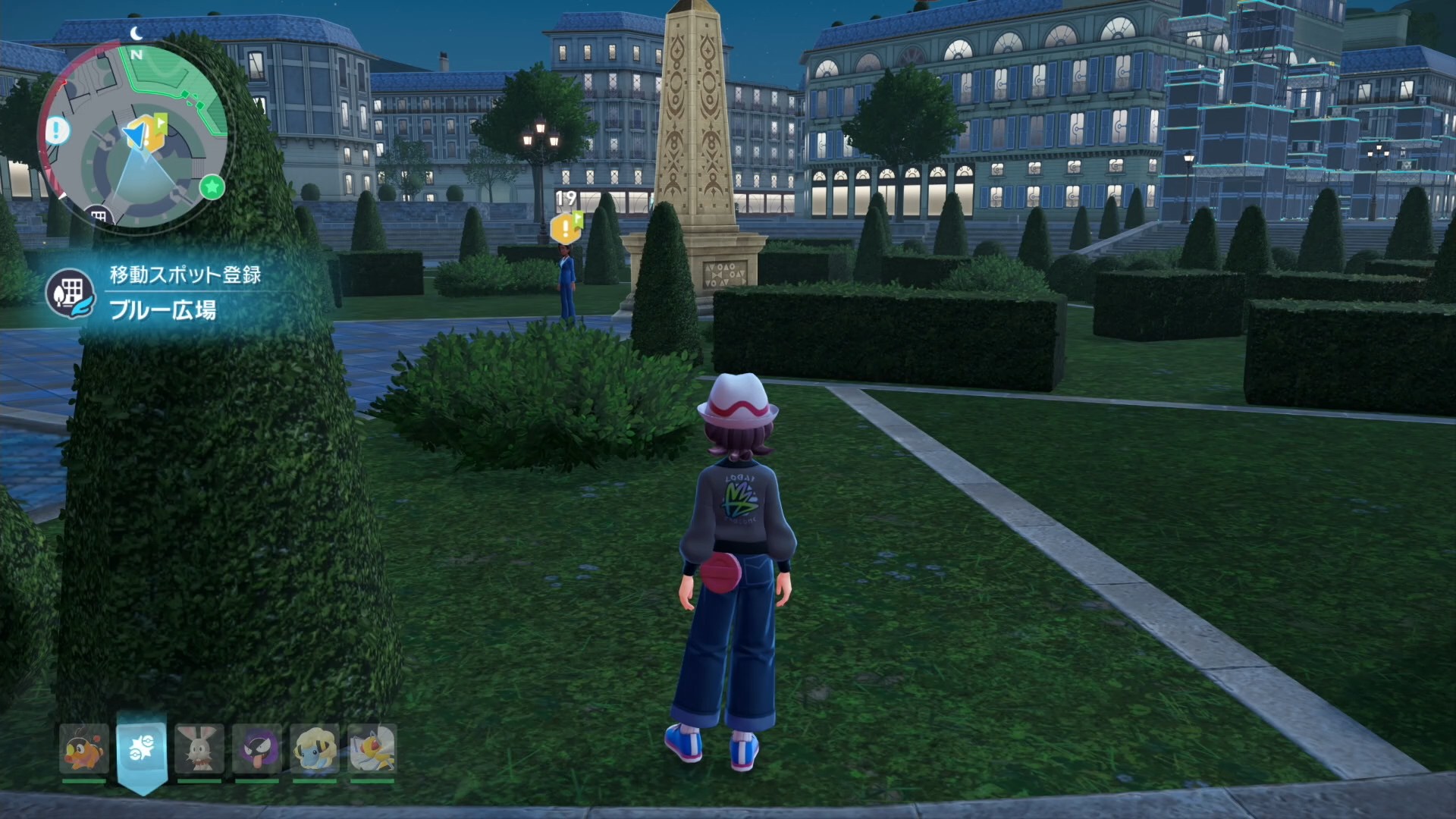The width and height of the screenshot is (1456, 819).
Task: Choose the highlighted Poké Ball clash slot
Action: (142, 749)
